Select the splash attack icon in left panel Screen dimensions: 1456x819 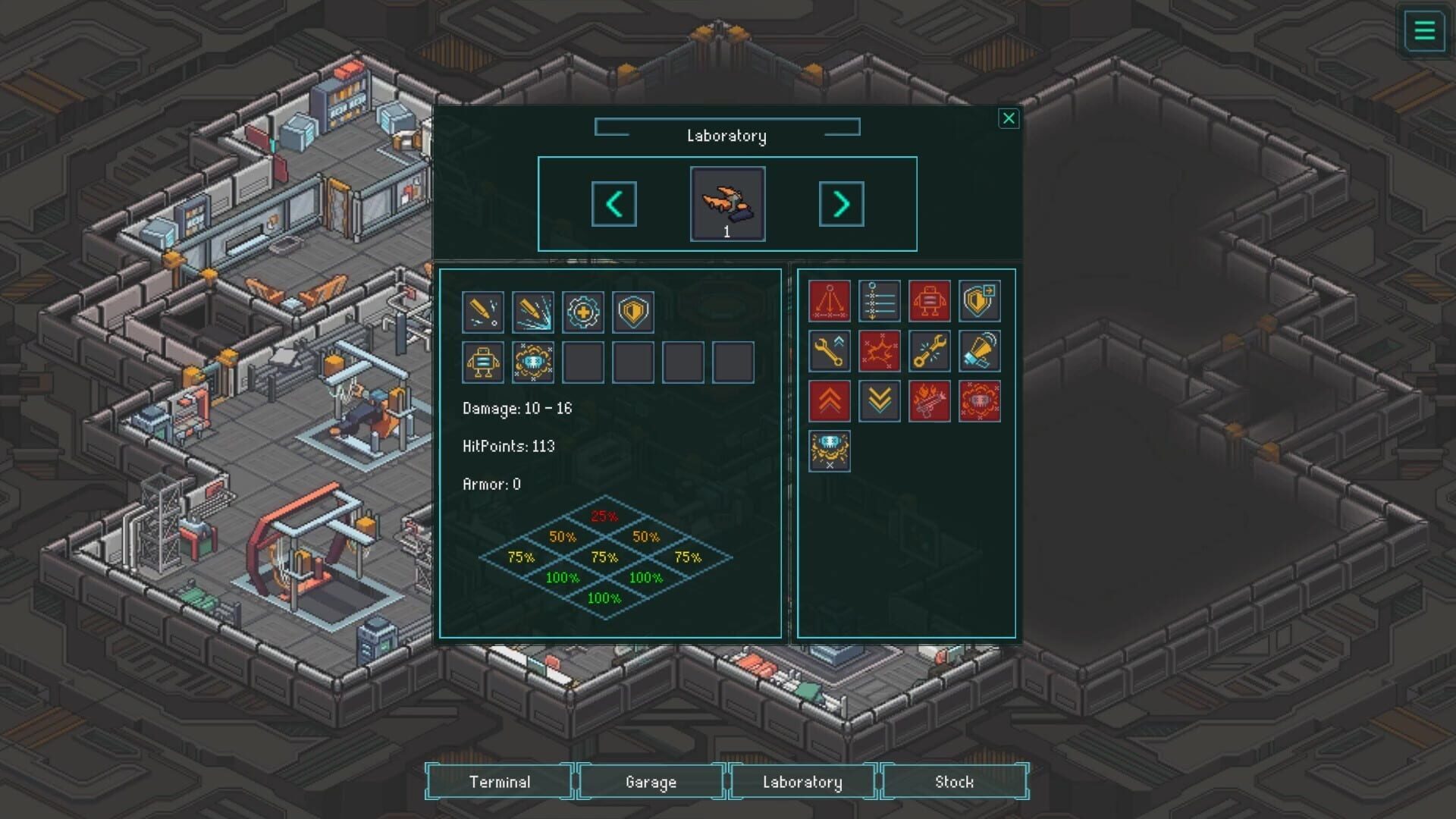coord(532,312)
